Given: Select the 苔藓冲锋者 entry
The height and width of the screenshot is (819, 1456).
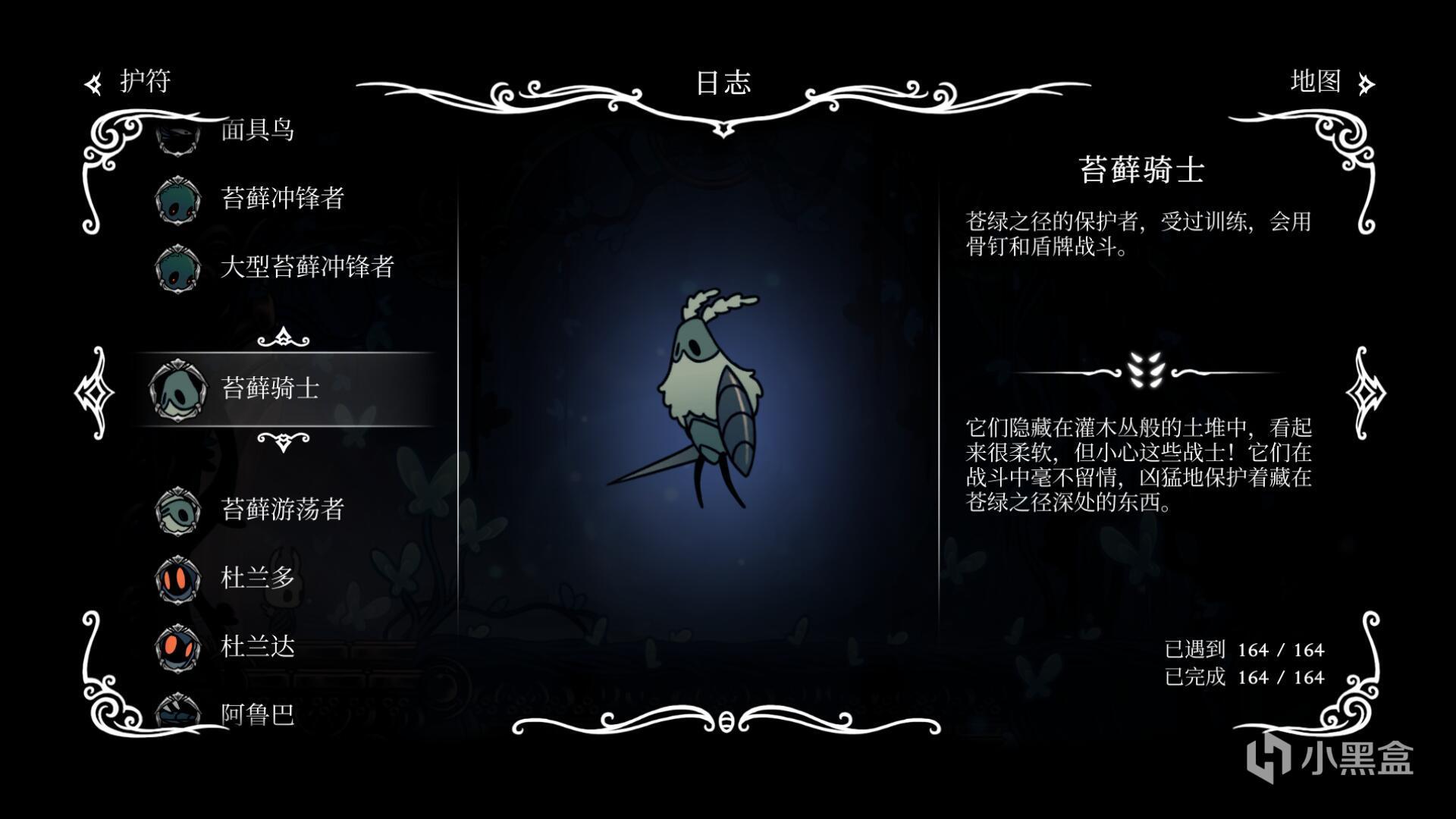Looking at the screenshot, I should pos(282,199).
